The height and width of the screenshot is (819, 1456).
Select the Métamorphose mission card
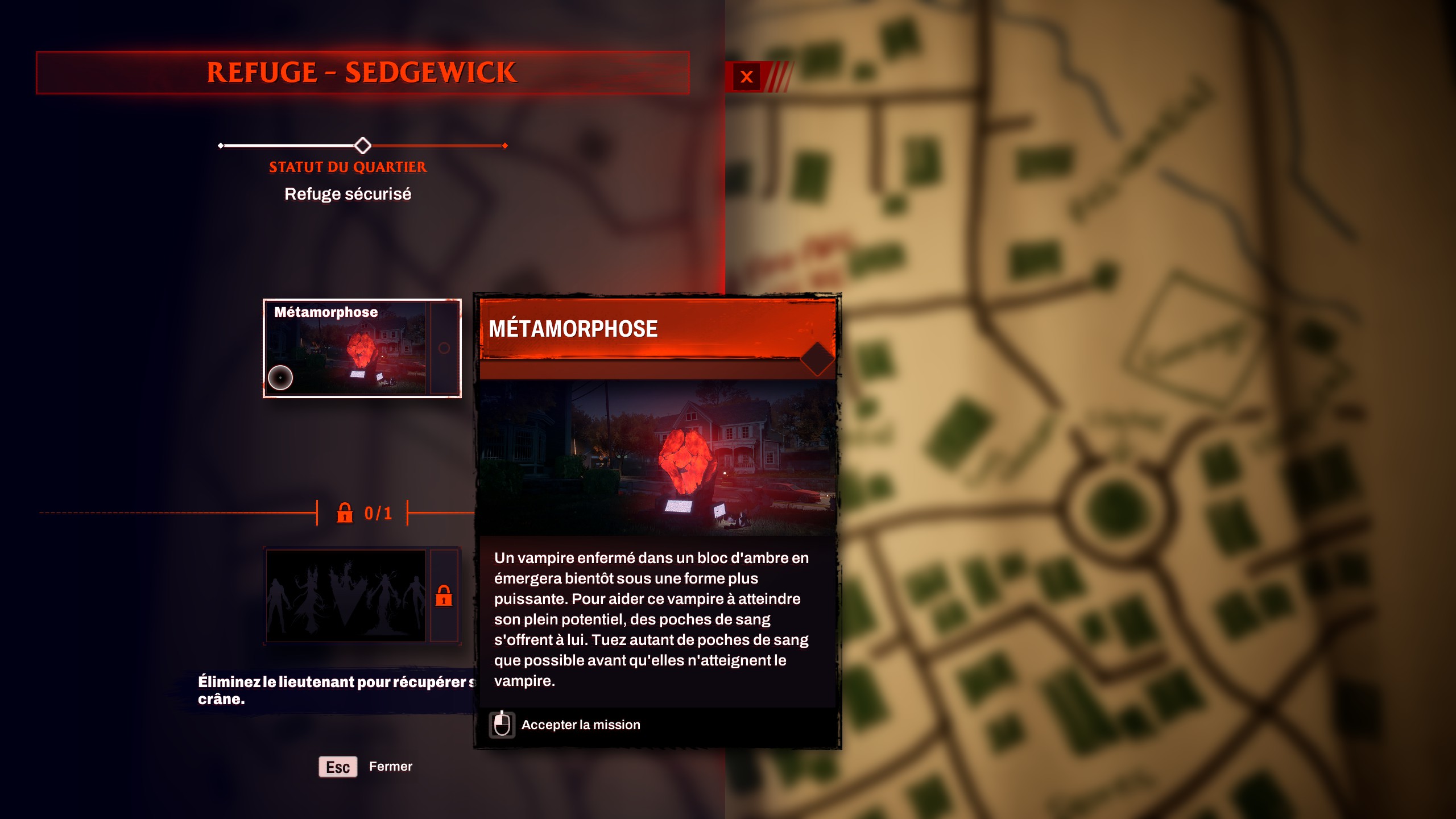pyautogui.click(x=362, y=348)
